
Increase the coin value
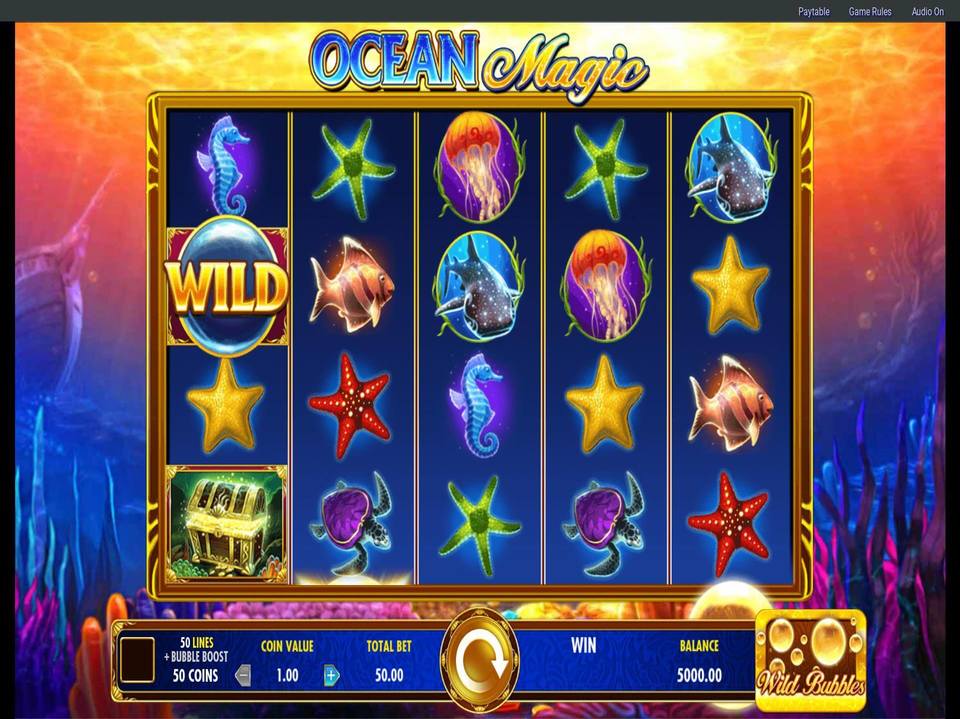point(331,675)
